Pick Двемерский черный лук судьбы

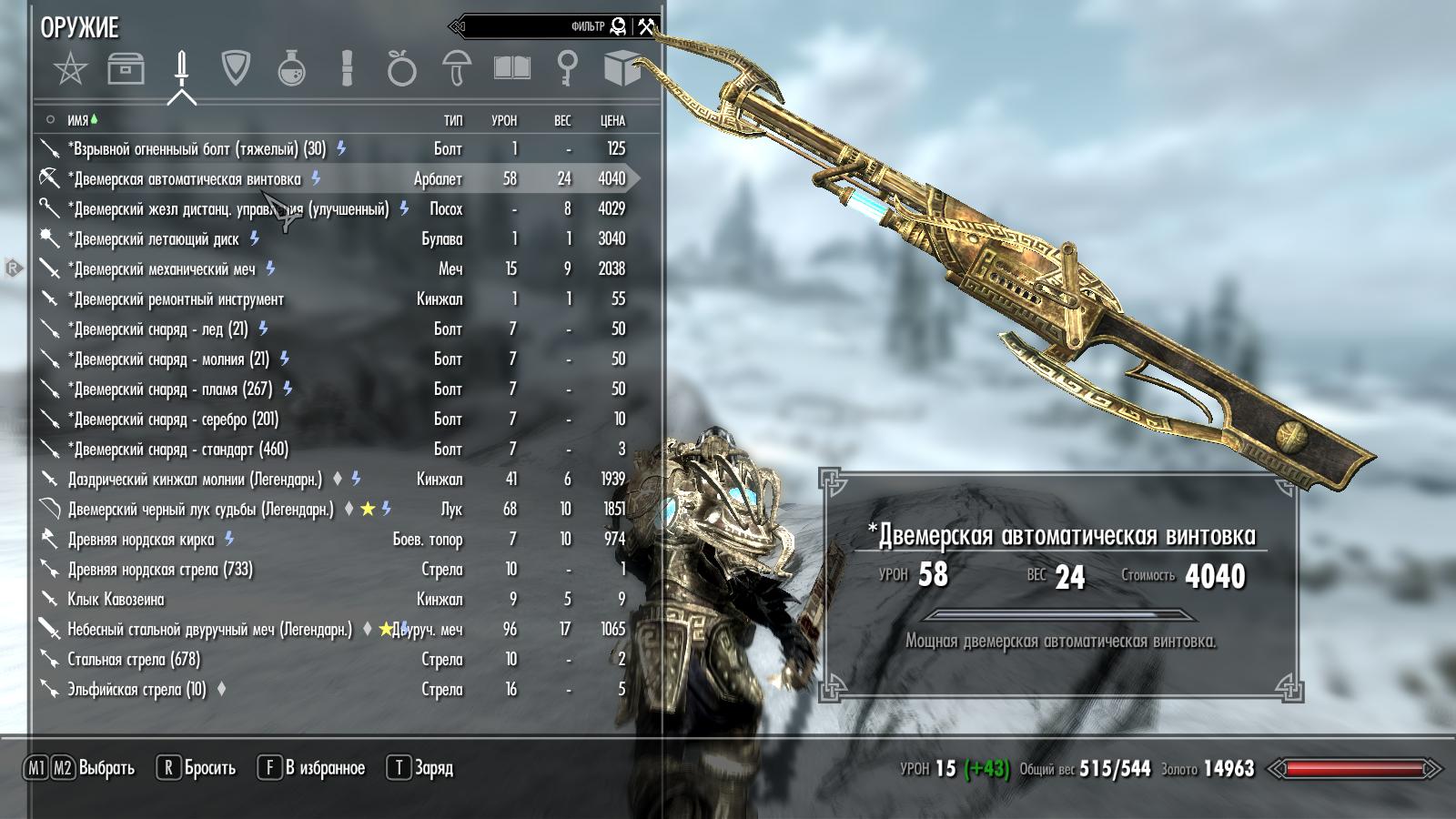[x=200, y=510]
